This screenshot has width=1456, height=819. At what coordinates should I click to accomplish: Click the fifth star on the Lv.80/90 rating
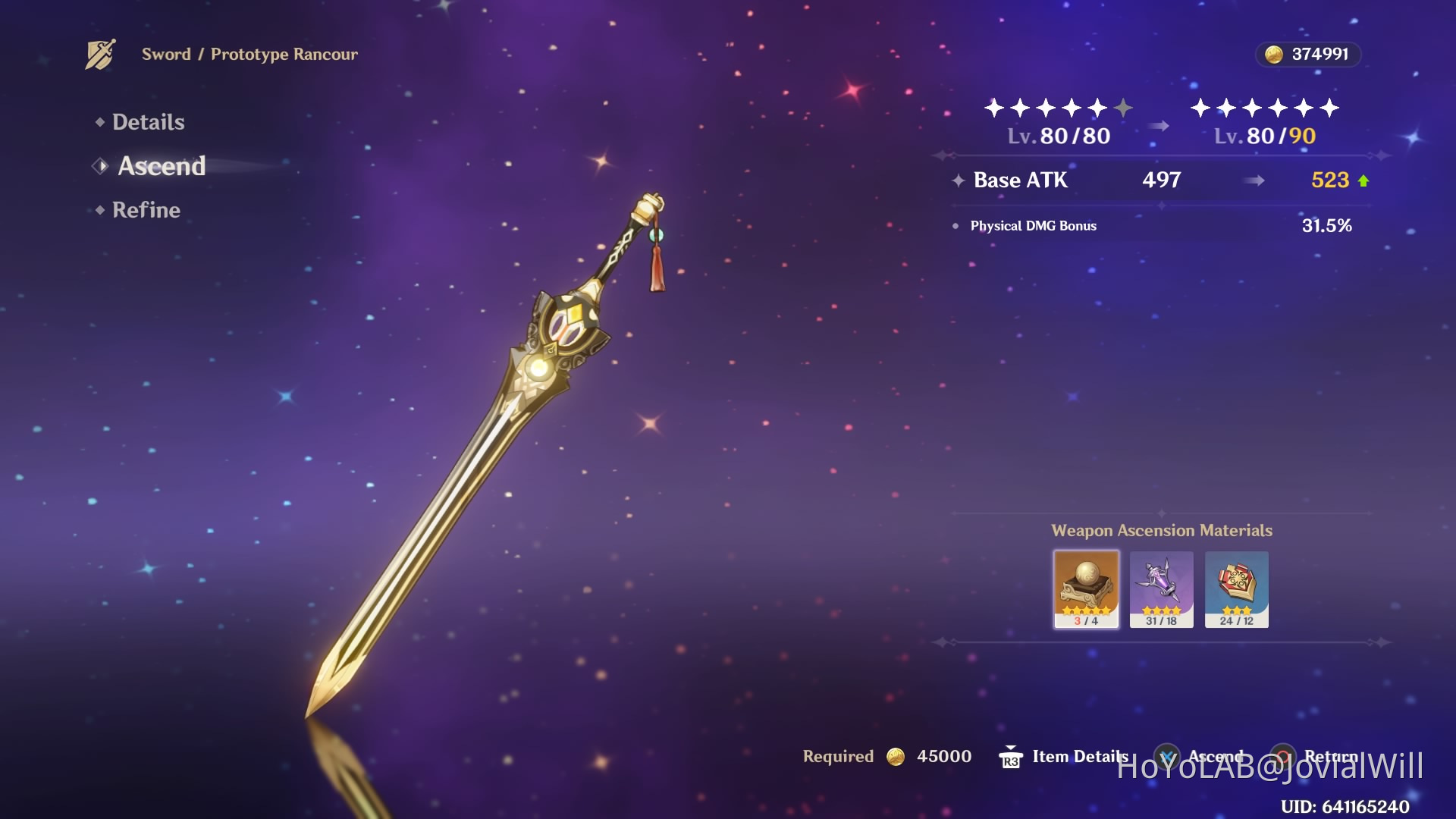(1304, 108)
